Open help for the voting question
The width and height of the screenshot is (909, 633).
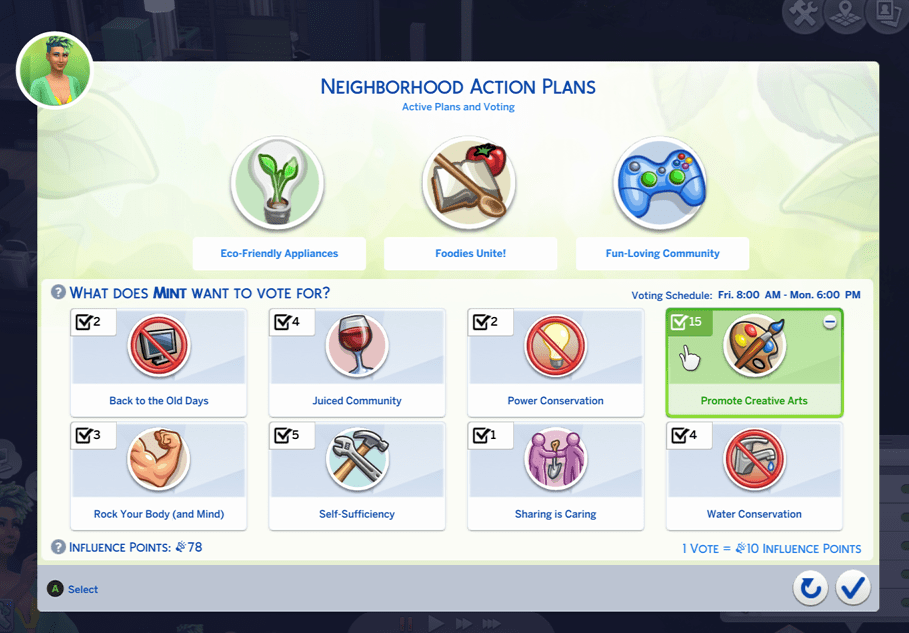pyautogui.click(x=59, y=294)
